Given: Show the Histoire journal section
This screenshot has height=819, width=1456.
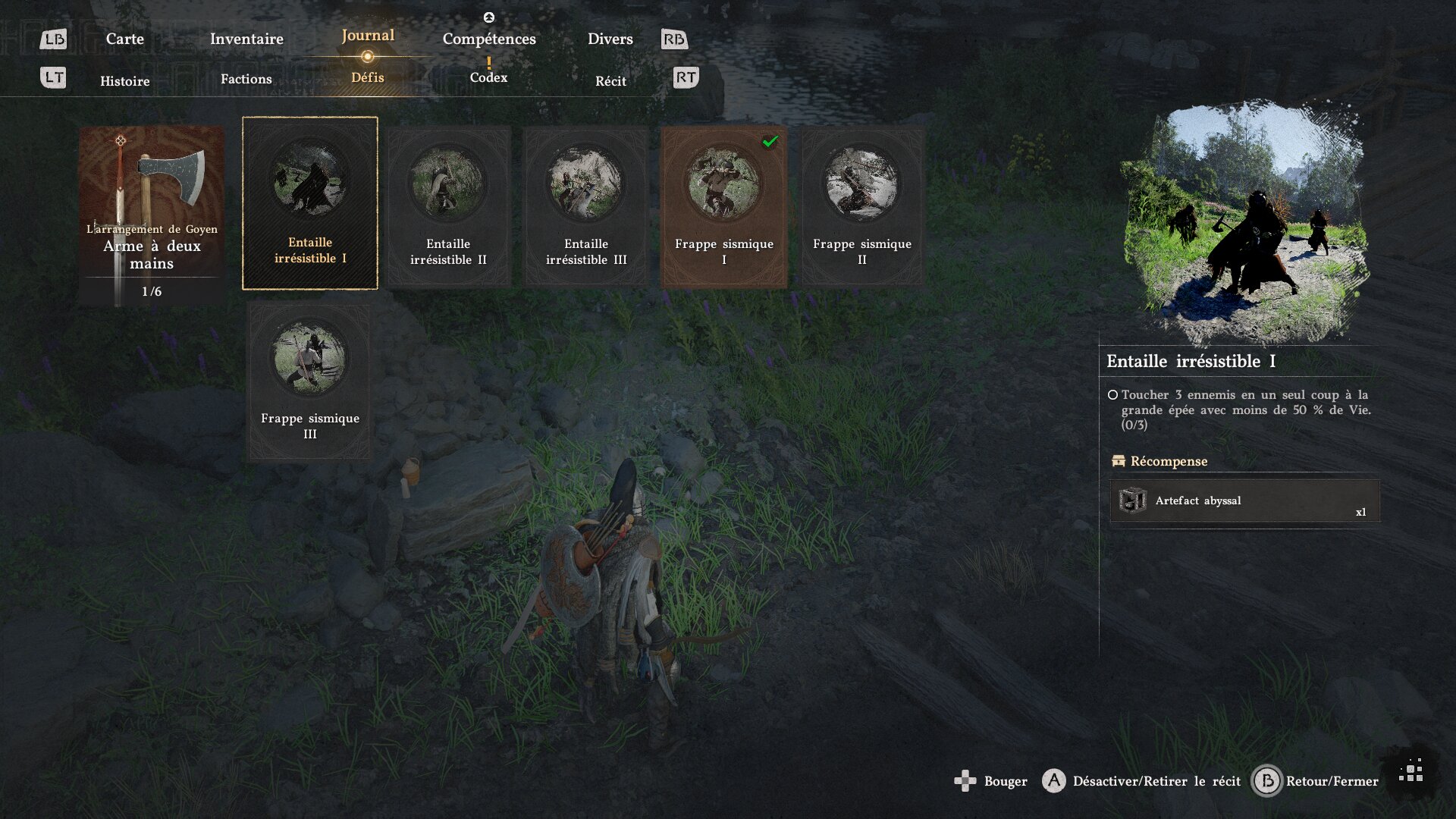Looking at the screenshot, I should coord(125,81).
